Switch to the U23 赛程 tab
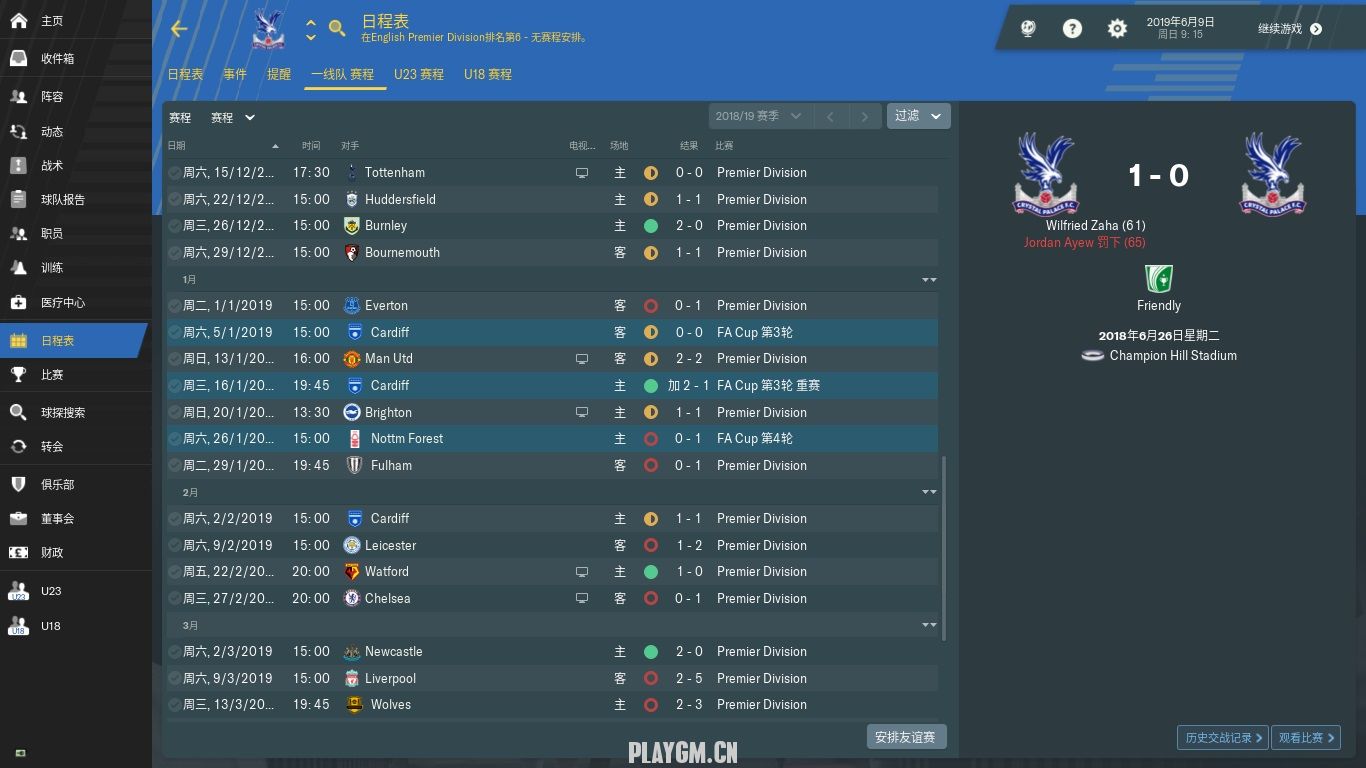1366x768 pixels. (x=418, y=75)
